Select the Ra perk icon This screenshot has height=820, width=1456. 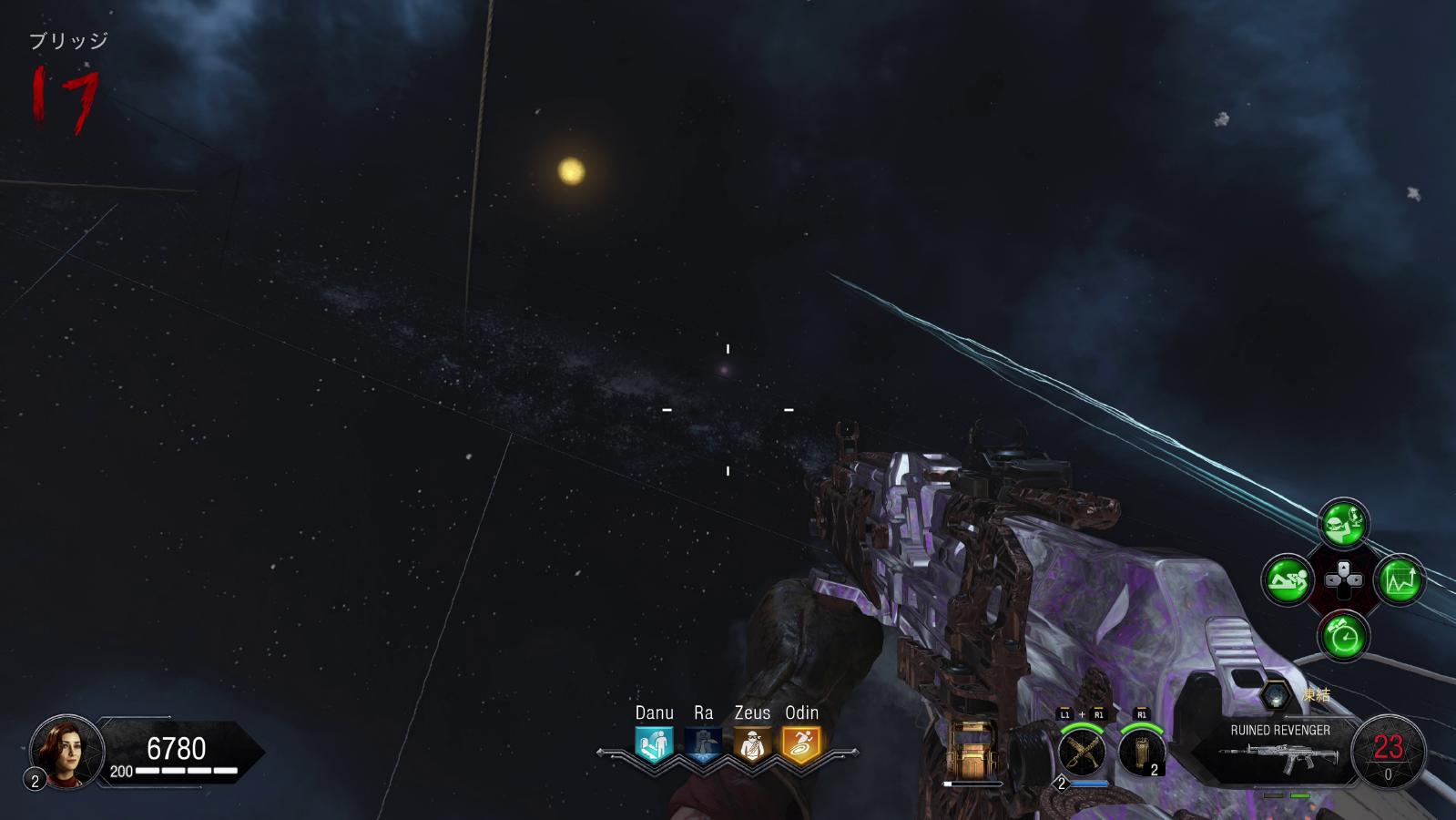coord(703,744)
